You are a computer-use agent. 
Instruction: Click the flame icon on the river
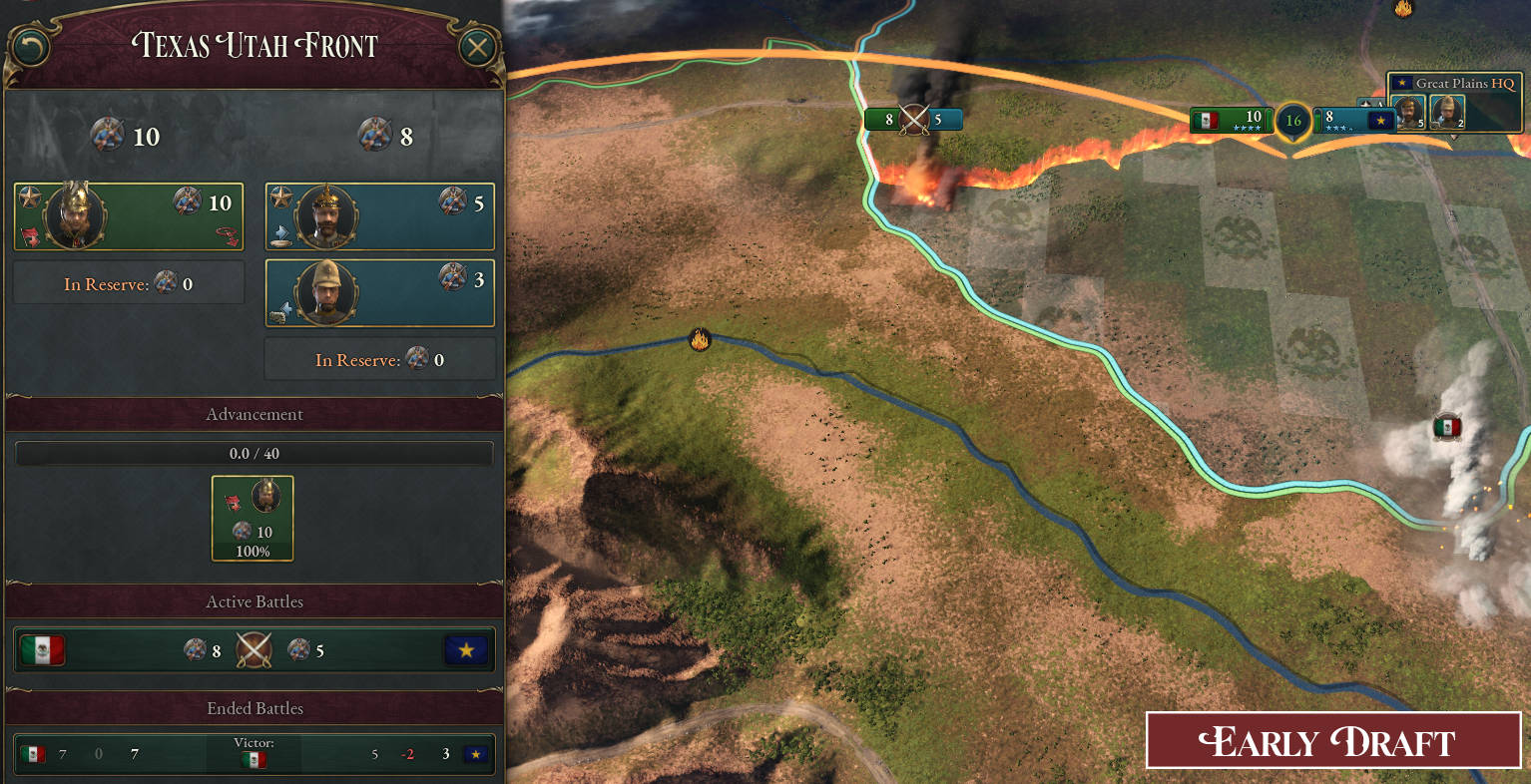700,340
